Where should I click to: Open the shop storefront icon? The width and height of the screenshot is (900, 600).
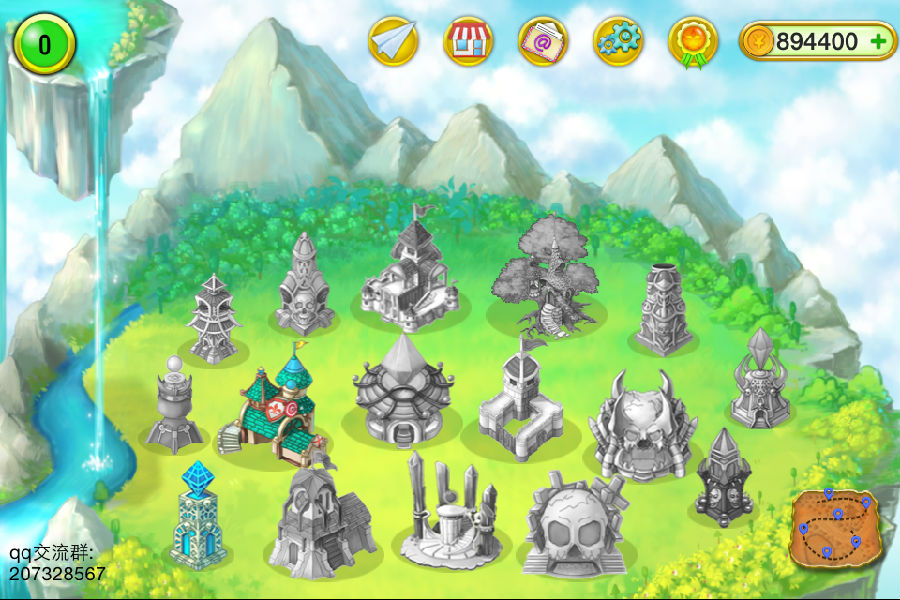pos(468,41)
